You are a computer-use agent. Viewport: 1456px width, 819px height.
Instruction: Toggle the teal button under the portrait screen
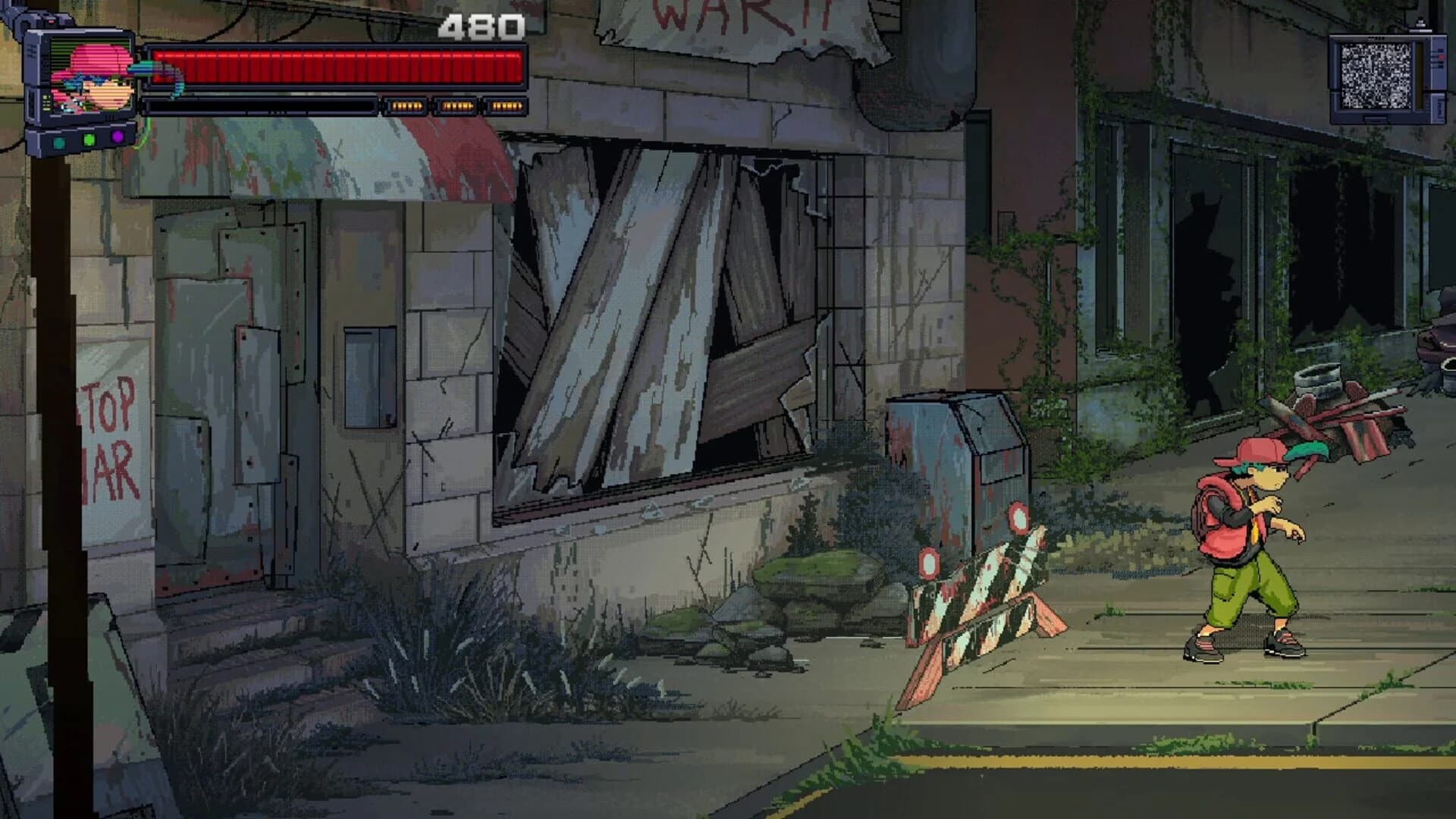(60, 141)
